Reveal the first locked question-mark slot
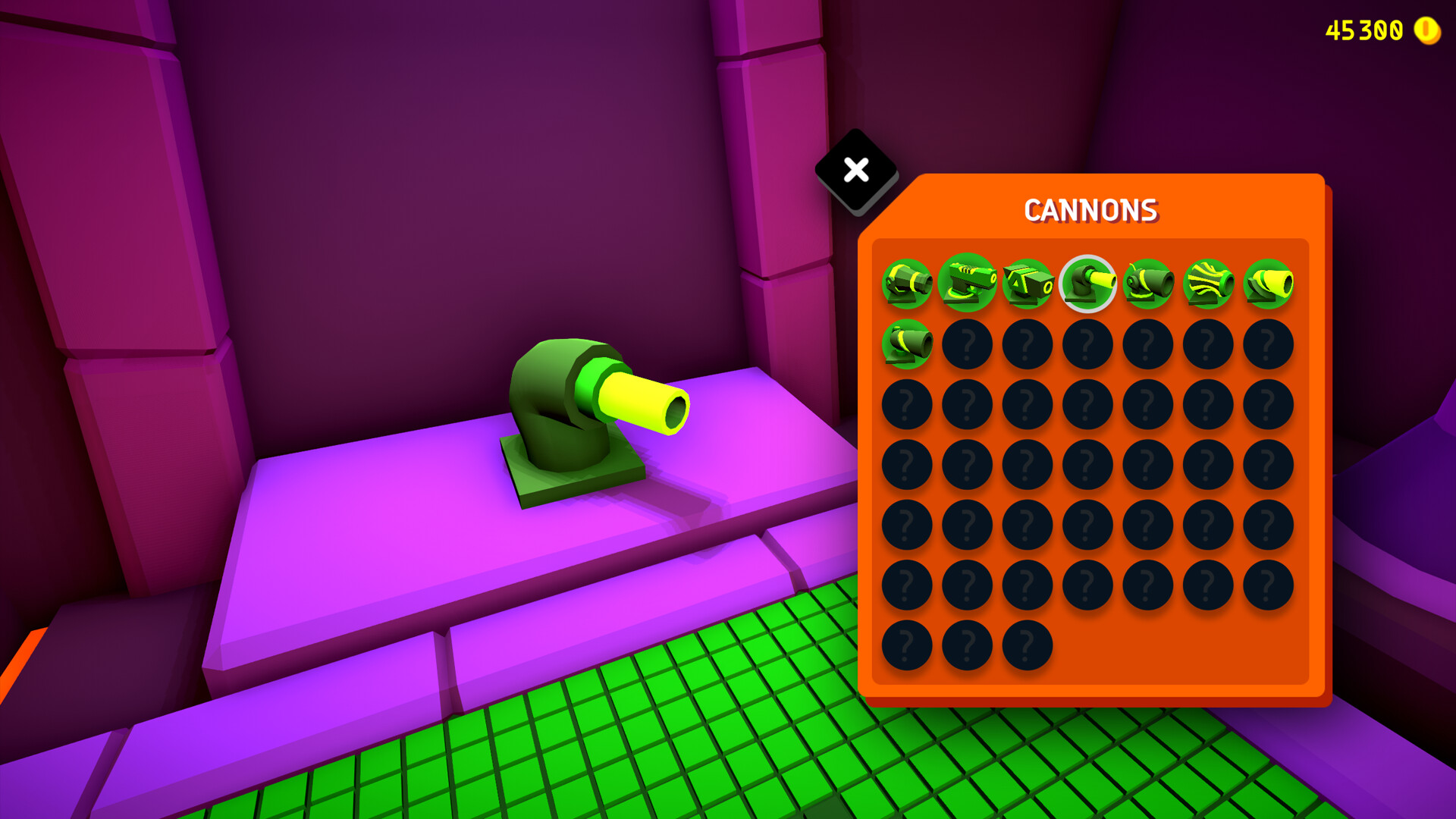Screen dimensions: 1456x819 click(x=966, y=345)
